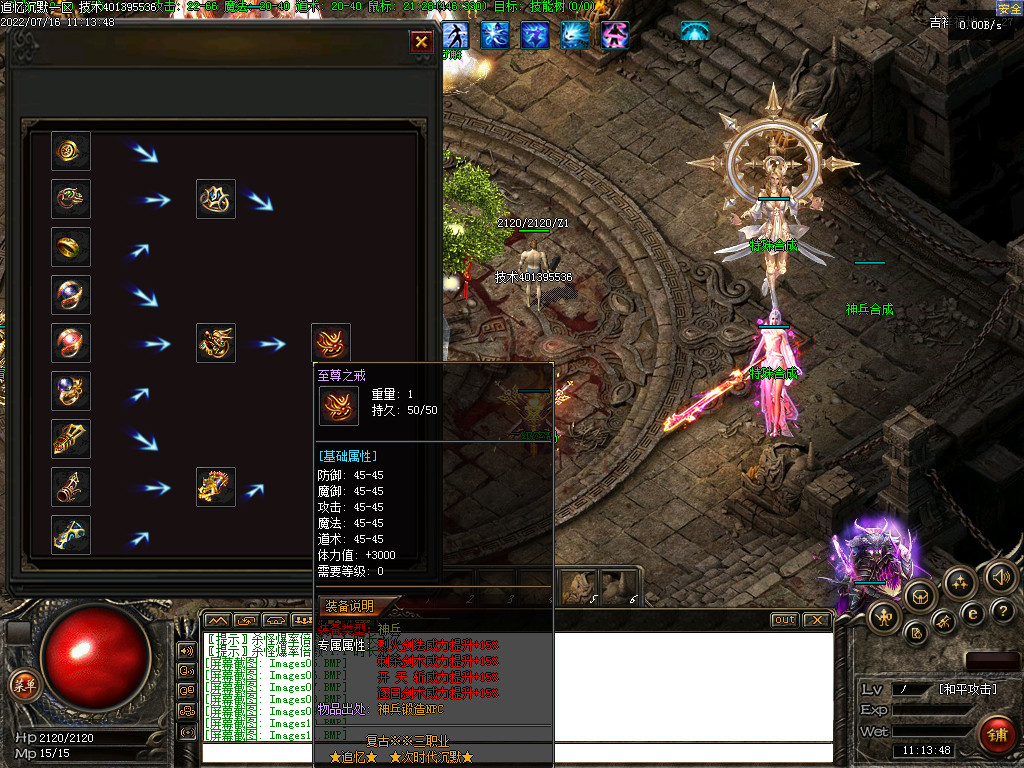Click the round 'e' button
This screenshot has width=1024, height=768.
[x=972, y=612]
